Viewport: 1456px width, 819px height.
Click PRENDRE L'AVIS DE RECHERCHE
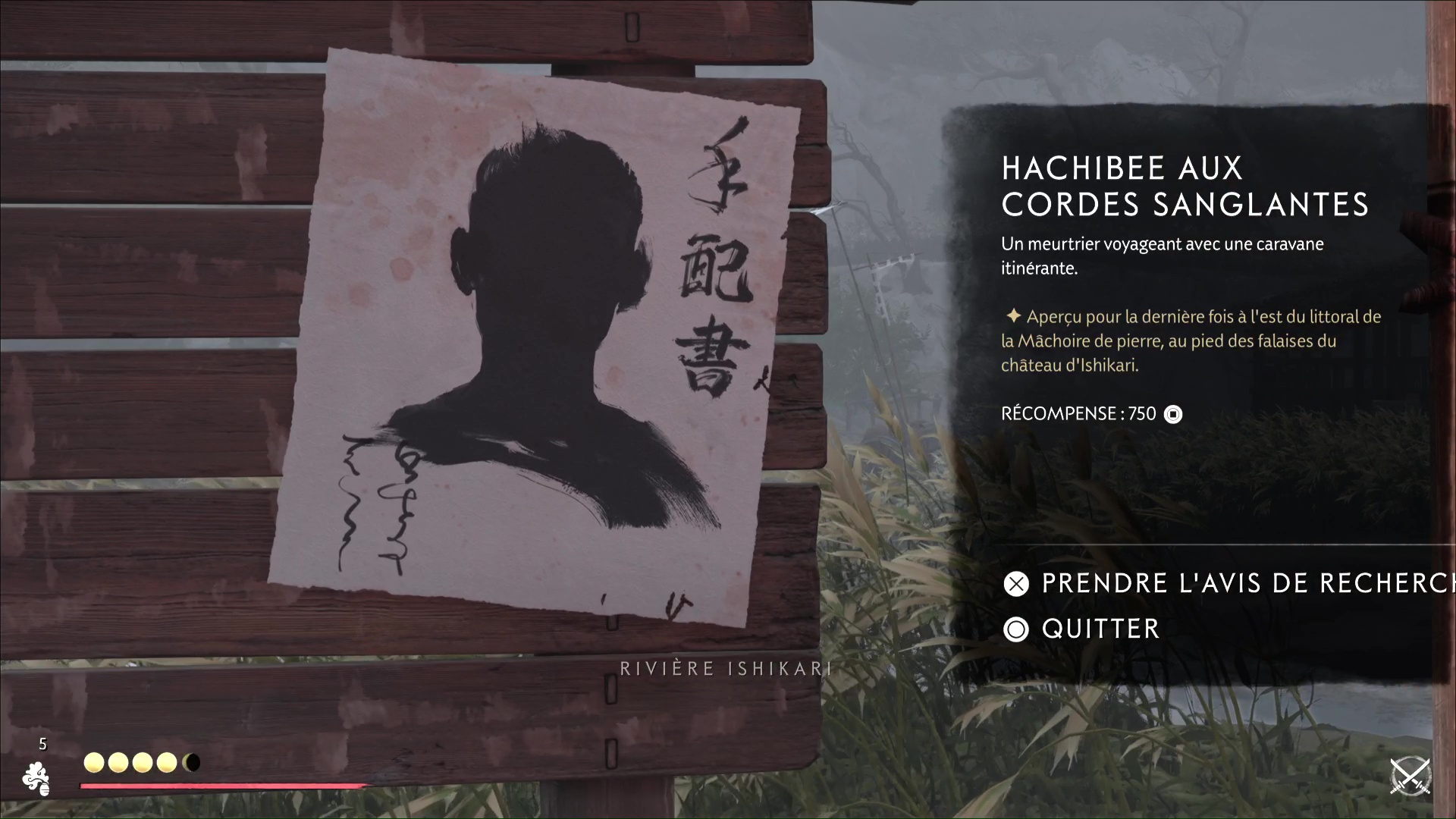[1228, 584]
